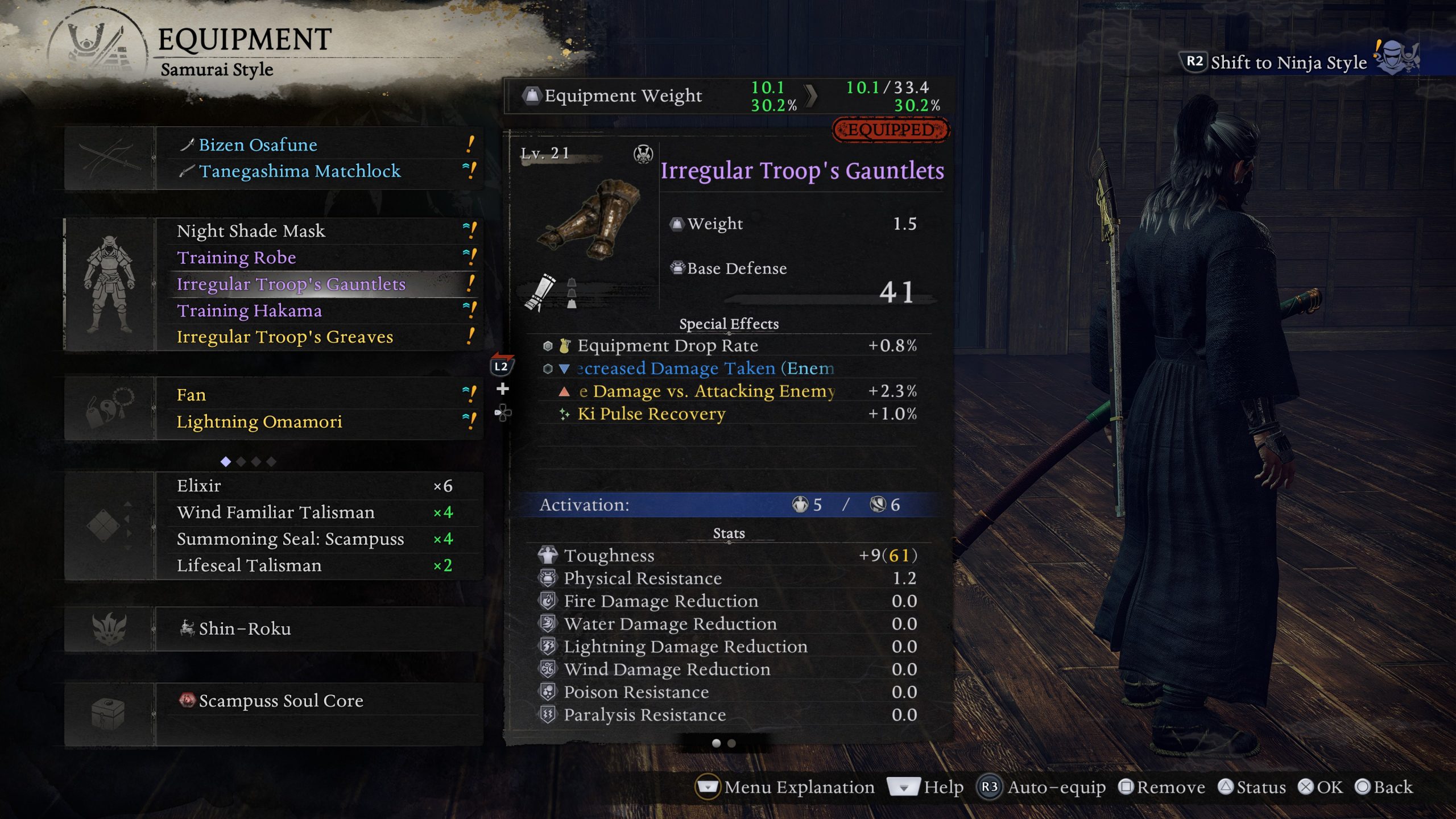Image resolution: width=1456 pixels, height=819 pixels.
Task: Shift to Ninja Style
Action: pos(1288,62)
